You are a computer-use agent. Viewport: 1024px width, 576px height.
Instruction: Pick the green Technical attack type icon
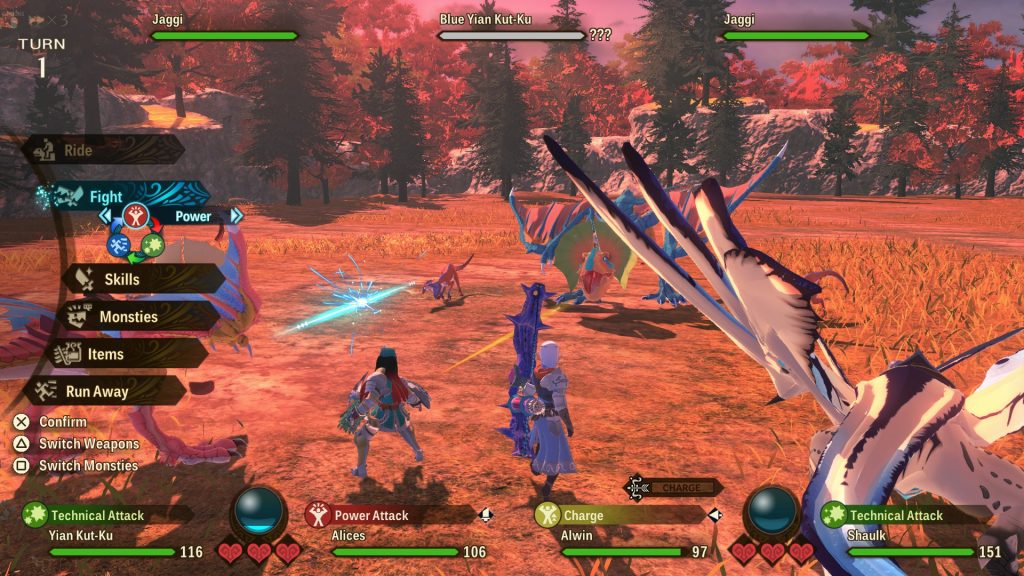(x=153, y=244)
